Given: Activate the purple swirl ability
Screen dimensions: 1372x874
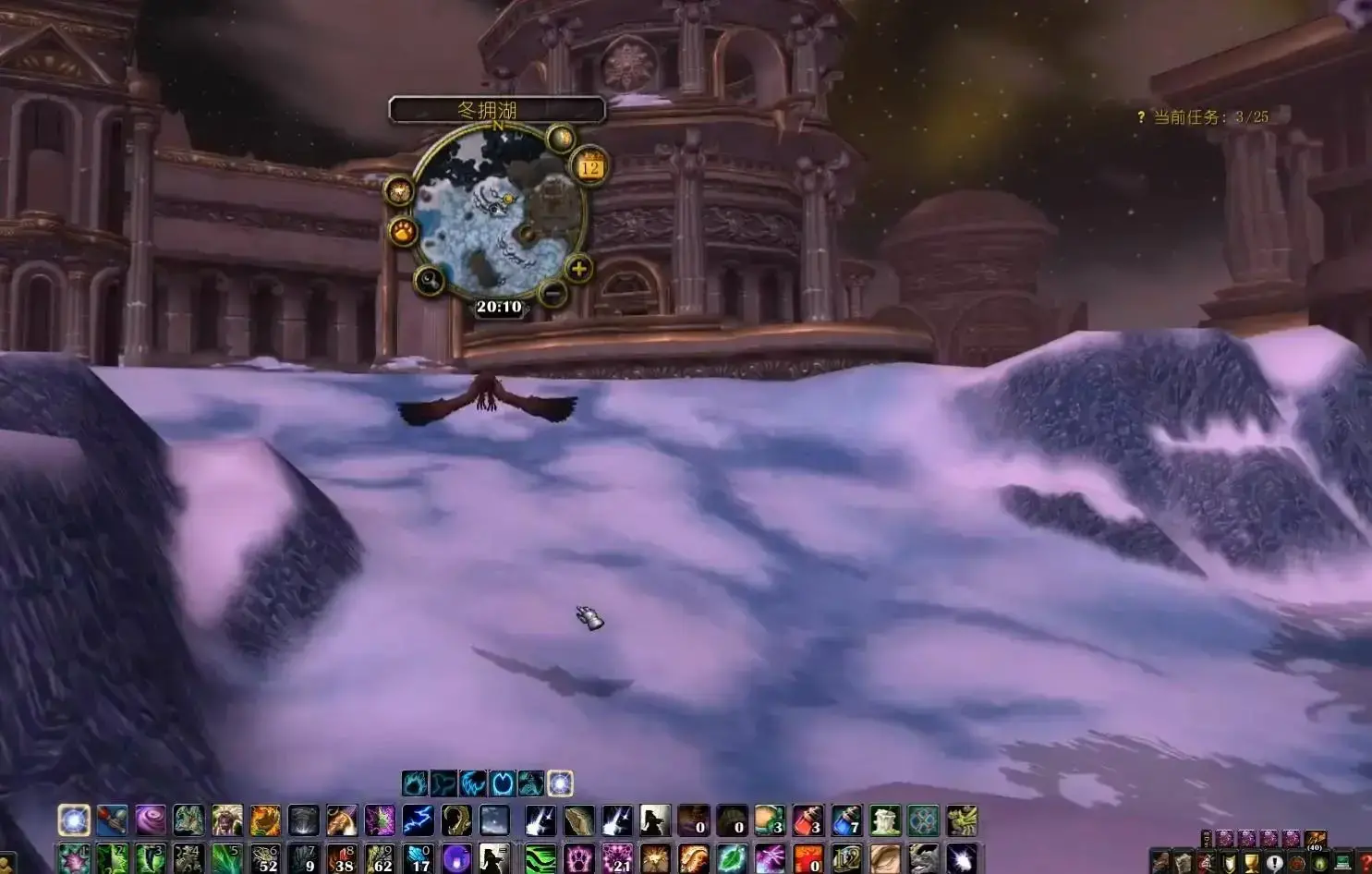Looking at the screenshot, I should coord(151,819).
